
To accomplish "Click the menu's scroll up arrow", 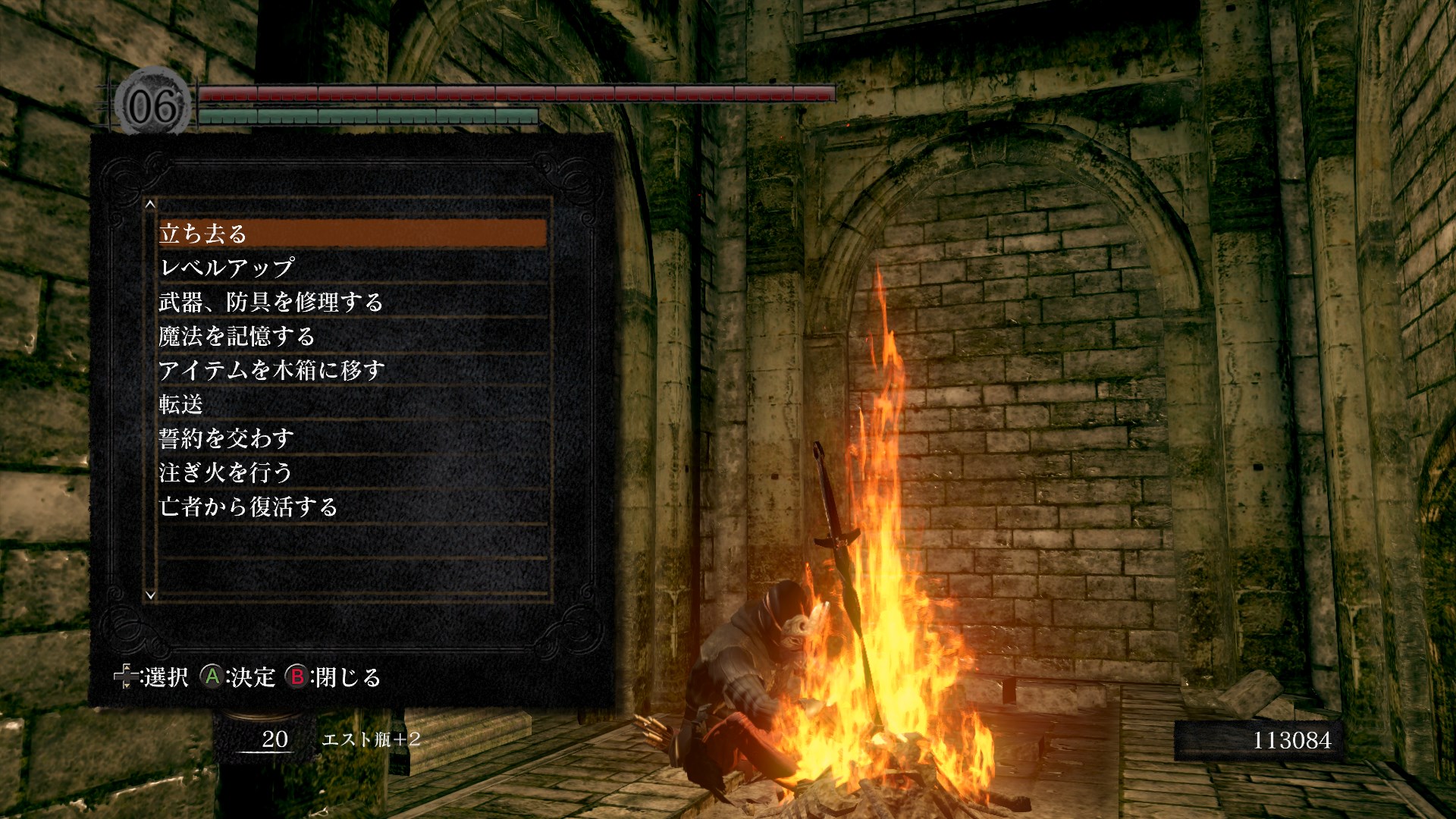I will coord(150,204).
